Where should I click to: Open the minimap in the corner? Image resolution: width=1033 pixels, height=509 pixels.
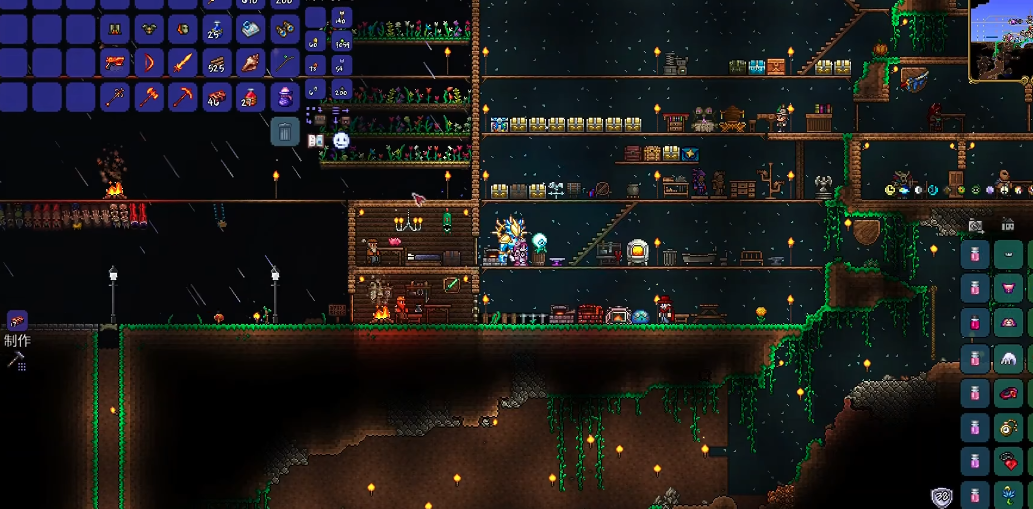point(1001,40)
